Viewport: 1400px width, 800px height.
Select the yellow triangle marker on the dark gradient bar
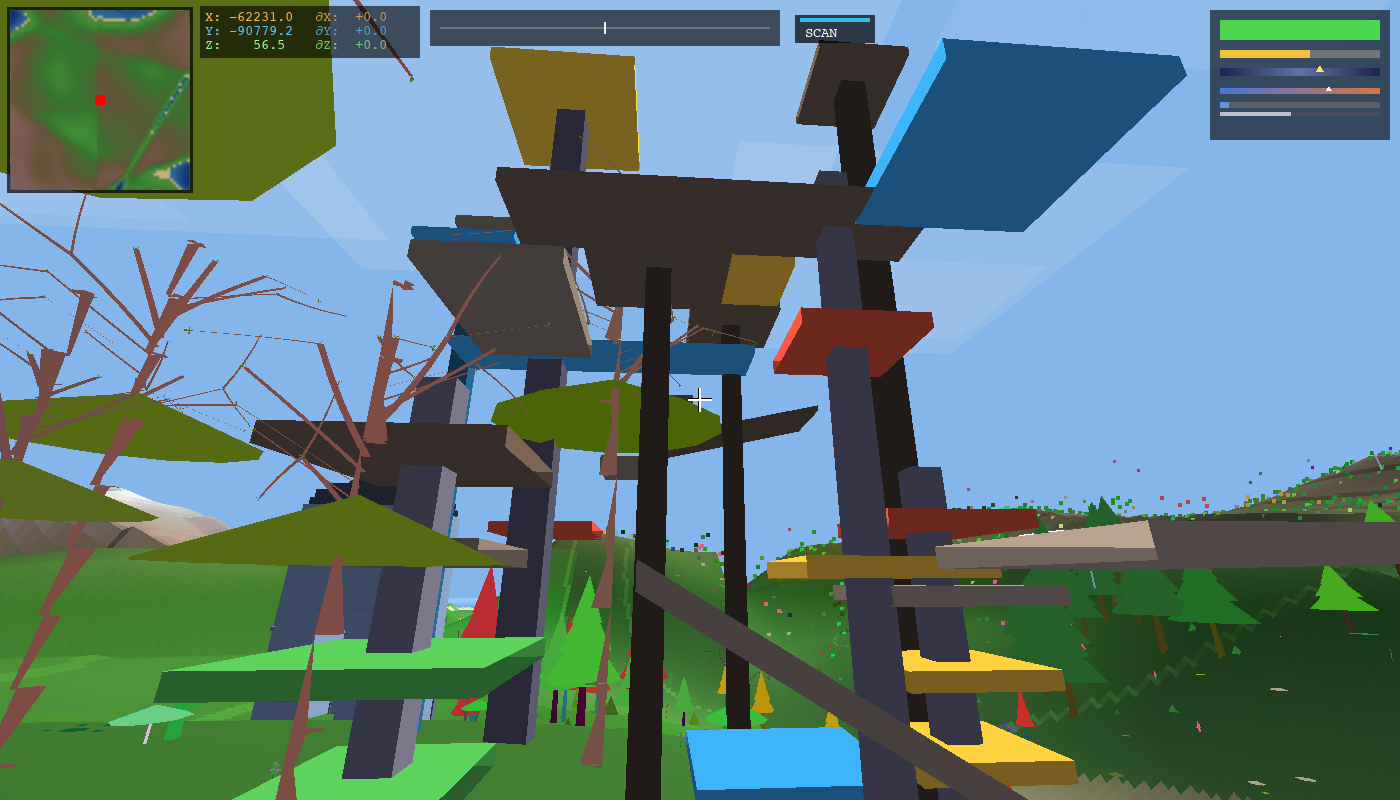[x=1320, y=70]
